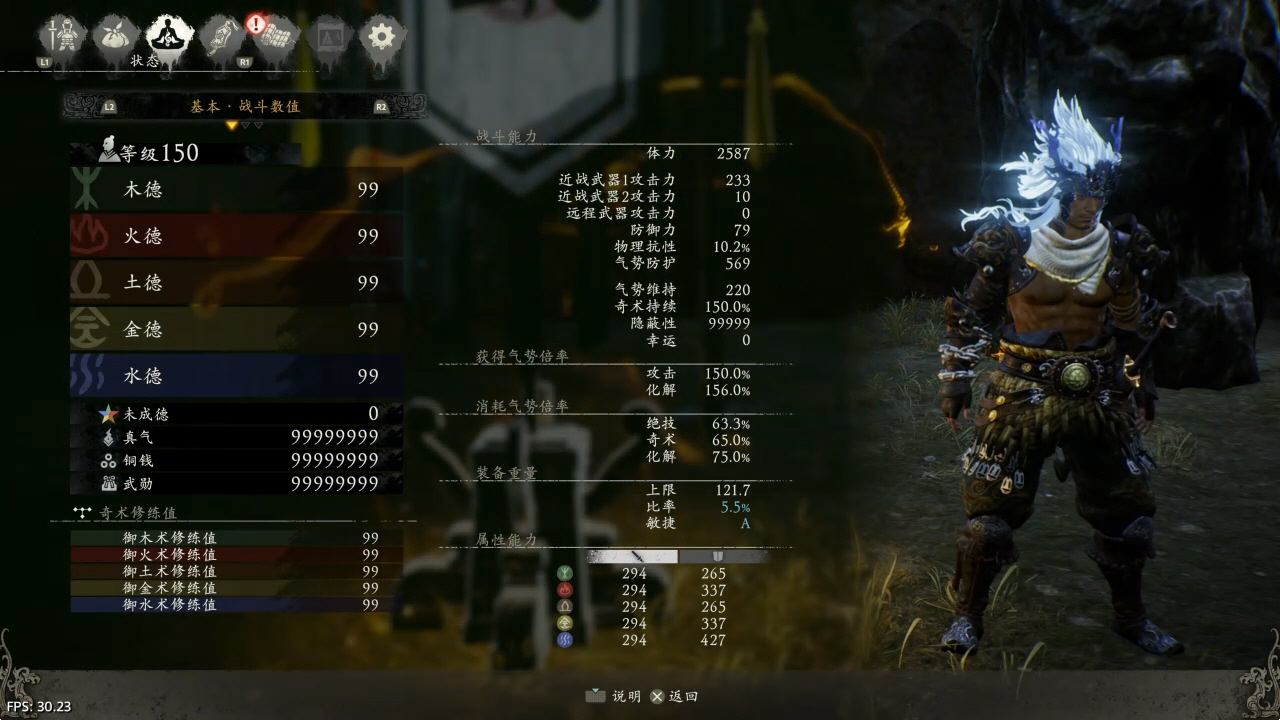Screen dimensions: 1280x720
Task: Open the equipment tab with sword and armor icon
Action: 59,38
